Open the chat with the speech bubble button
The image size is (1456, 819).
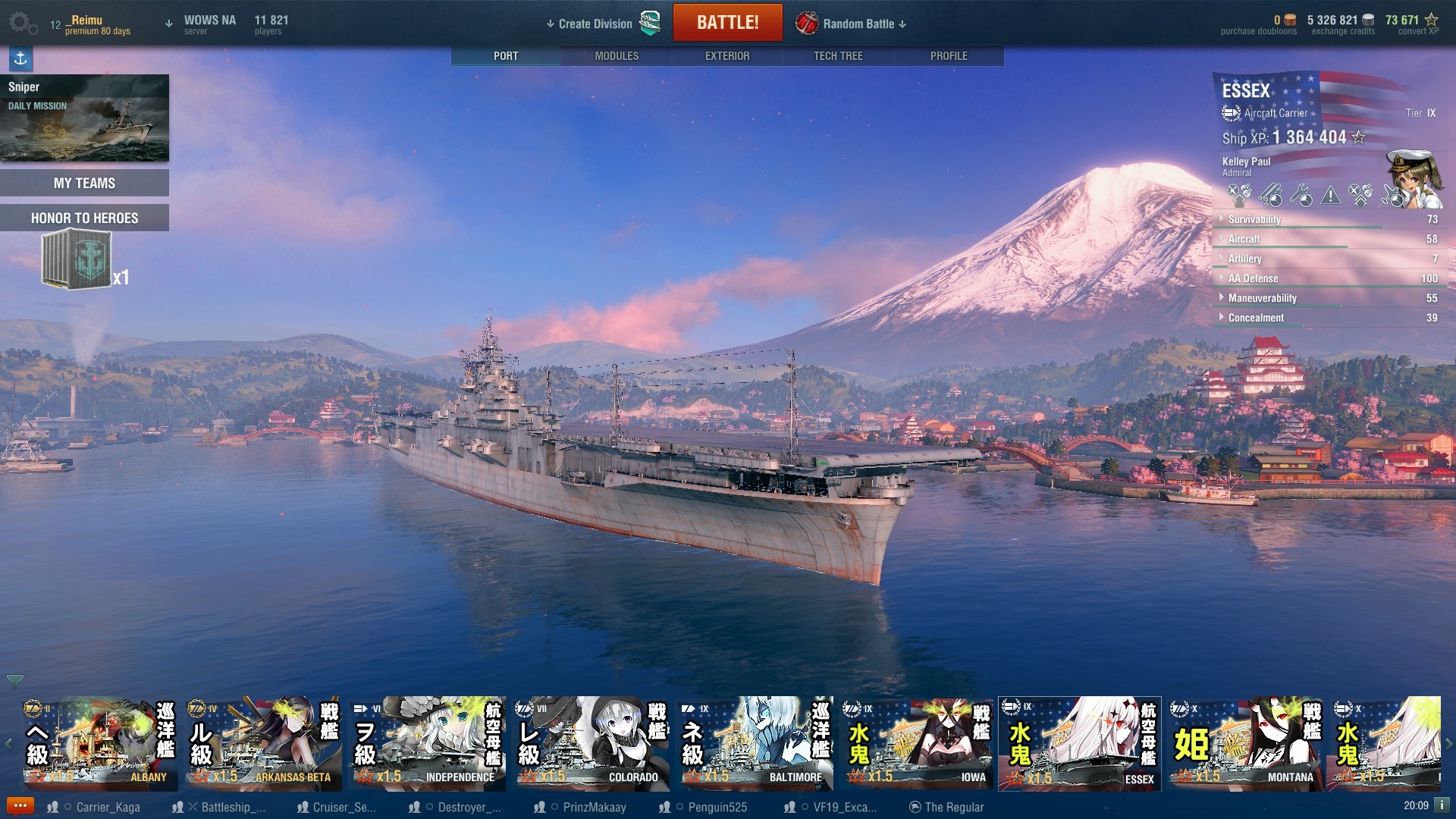pyautogui.click(x=20, y=806)
